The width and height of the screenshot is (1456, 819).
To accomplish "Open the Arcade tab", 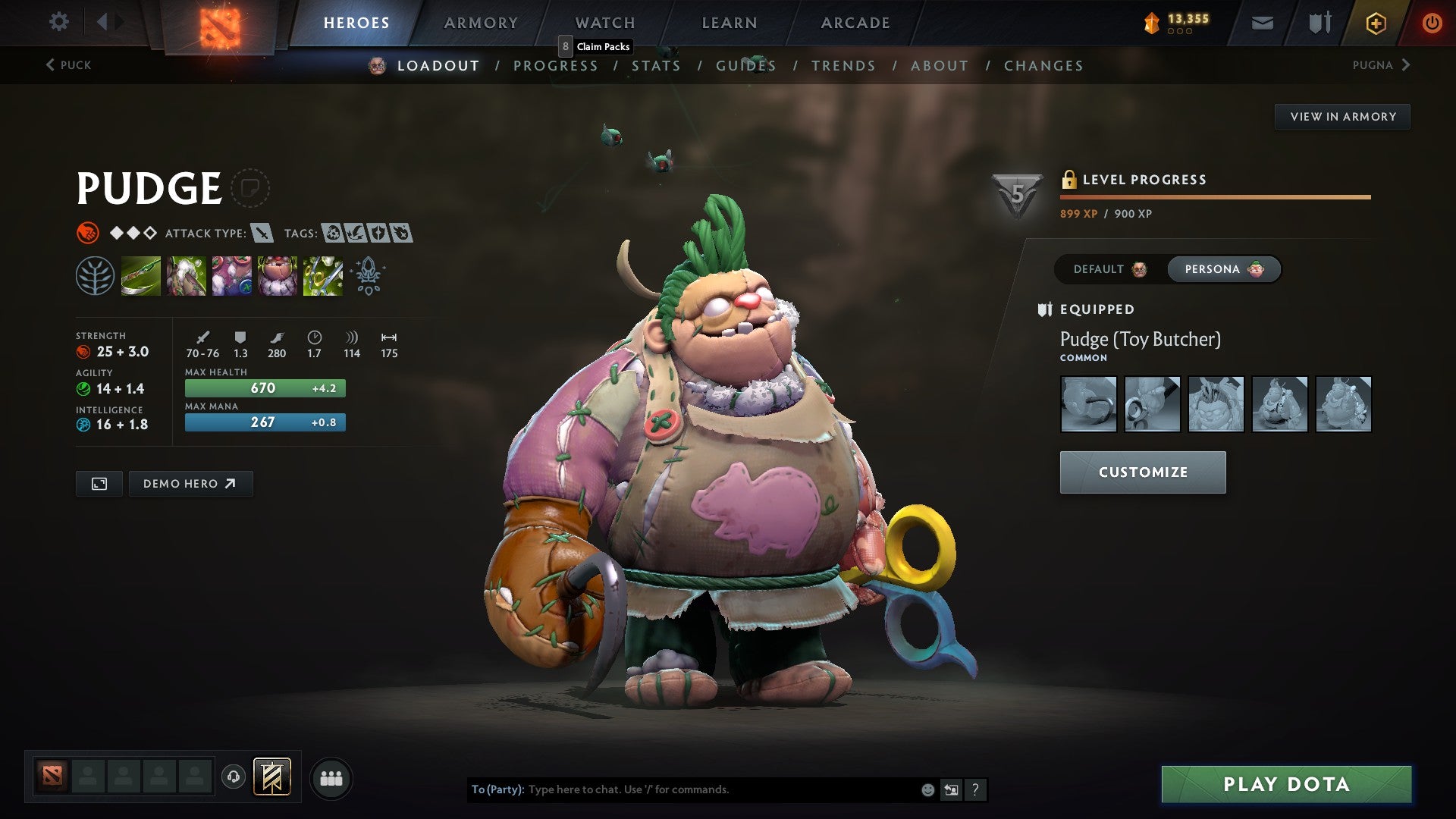I will (x=855, y=23).
